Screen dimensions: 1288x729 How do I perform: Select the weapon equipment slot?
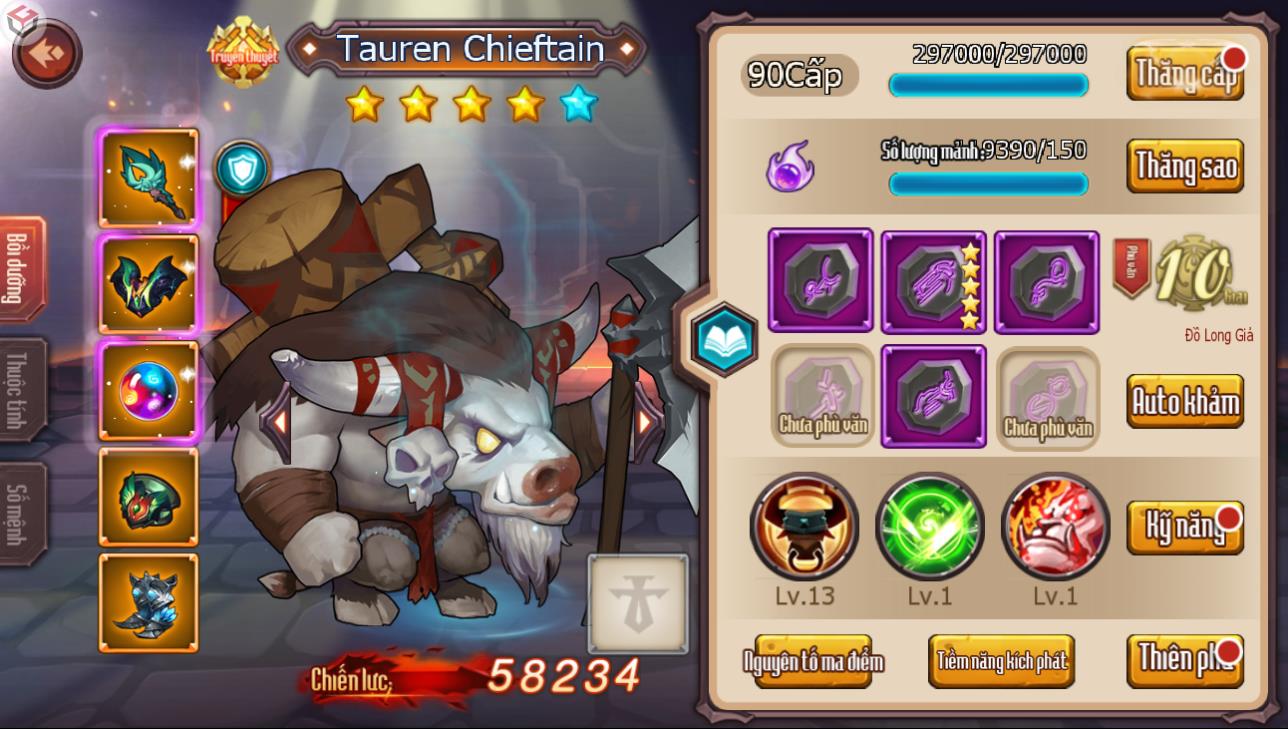148,176
